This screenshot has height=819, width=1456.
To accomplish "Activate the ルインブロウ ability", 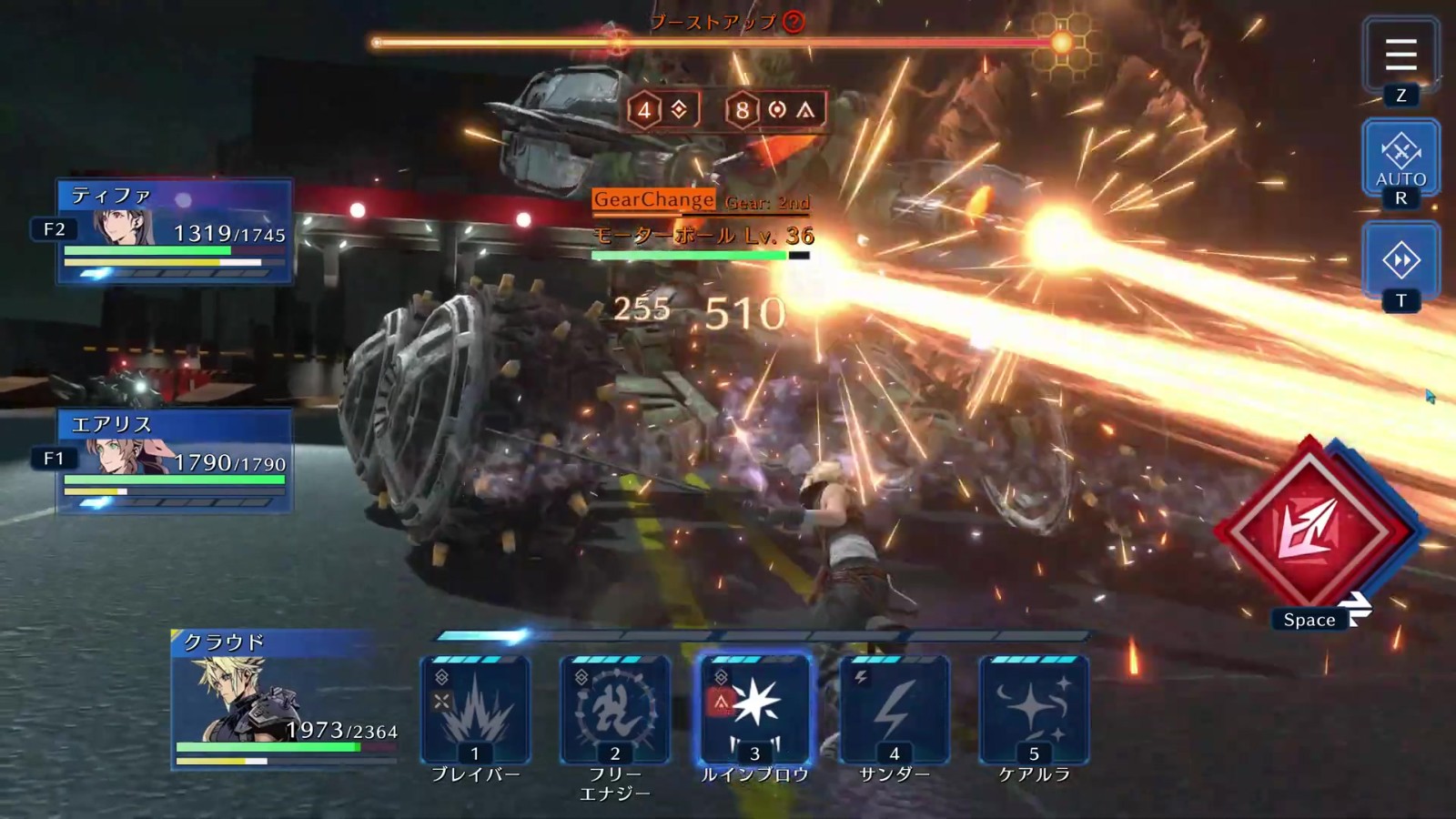I will pyautogui.click(x=754, y=712).
